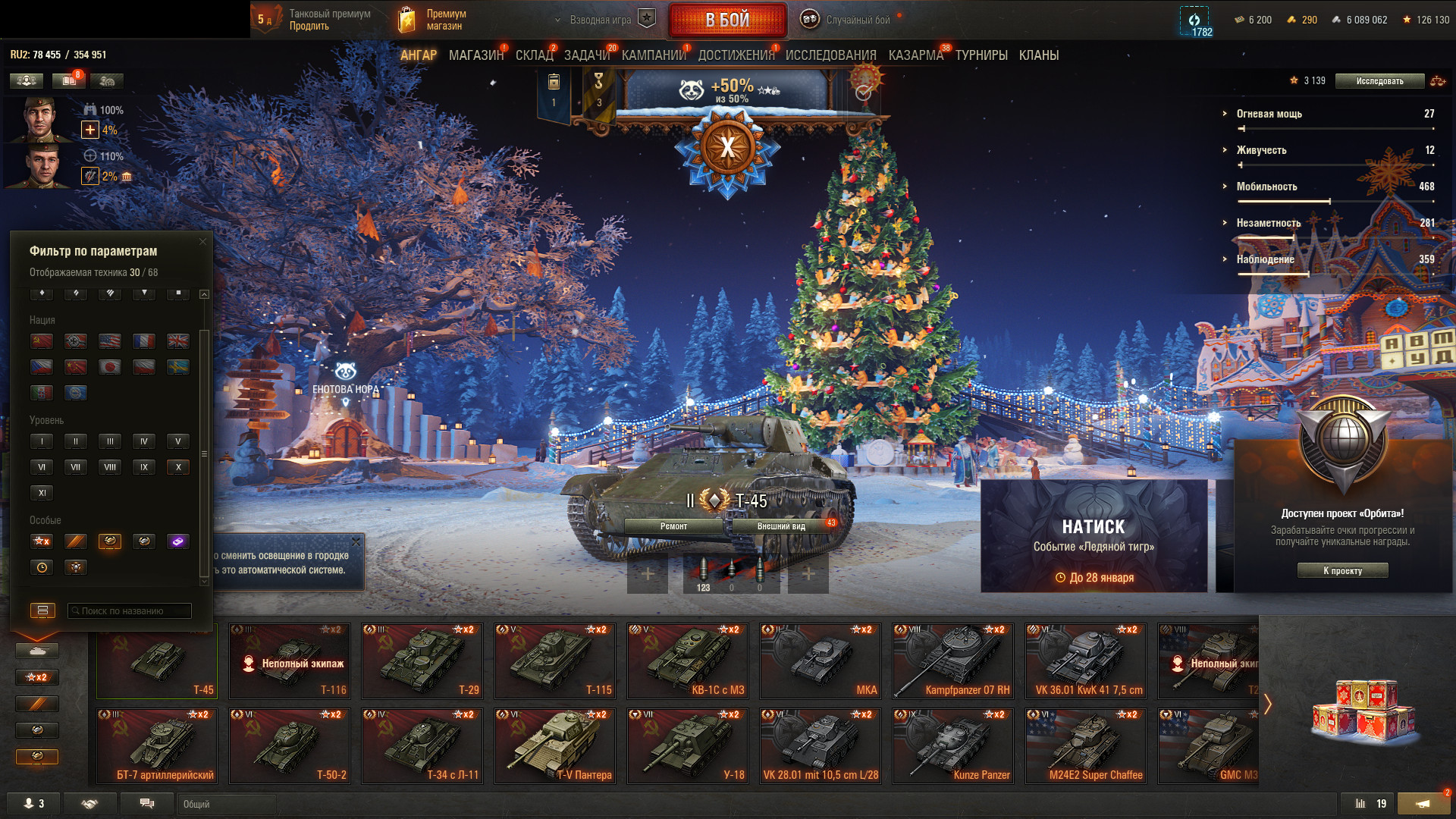
Task: Switch to the СКЛАД tab
Action: tap(534, 55)
